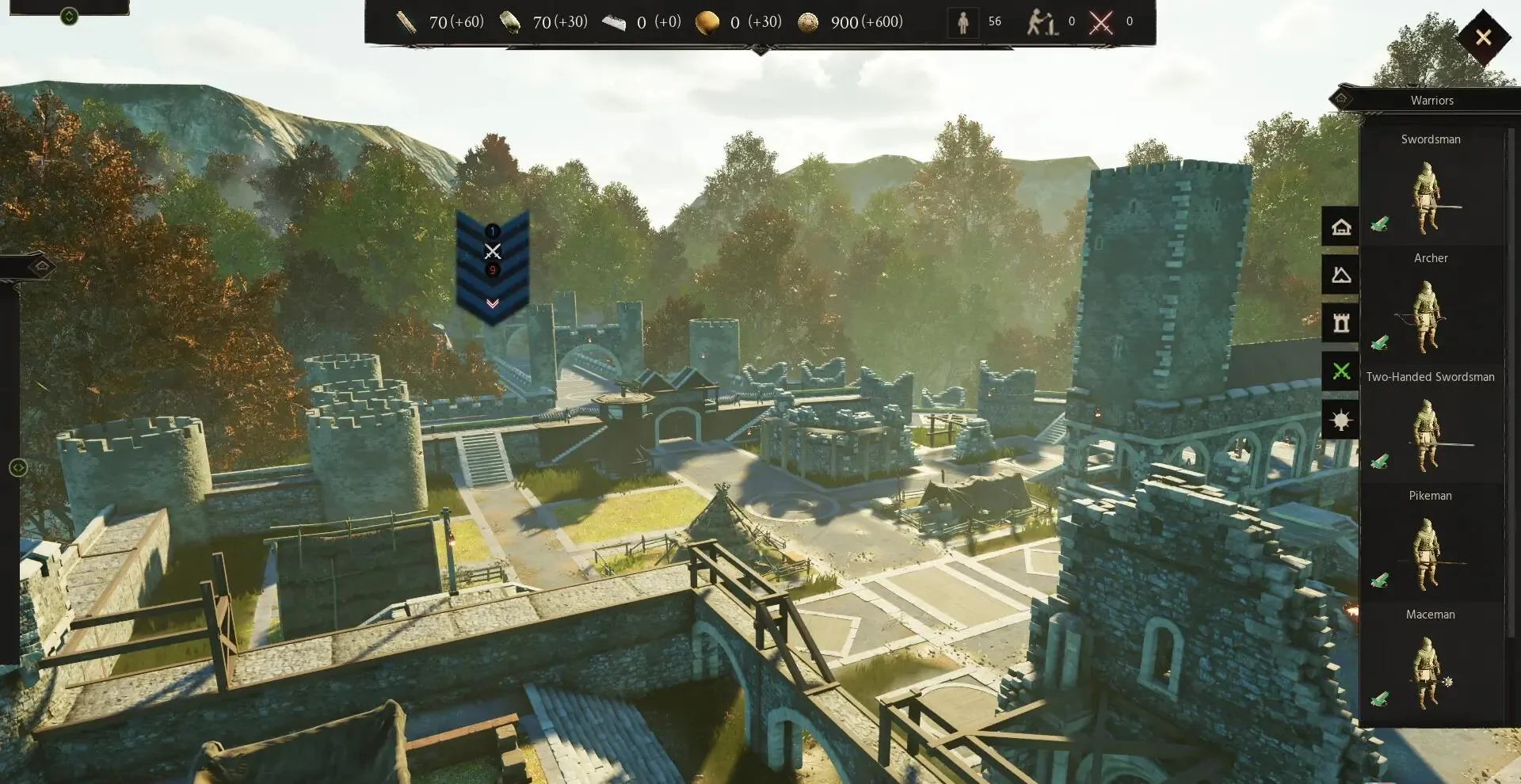Close the build panel with the X button
Viewport: 1521px width, 784px height.
point(1483,37)
